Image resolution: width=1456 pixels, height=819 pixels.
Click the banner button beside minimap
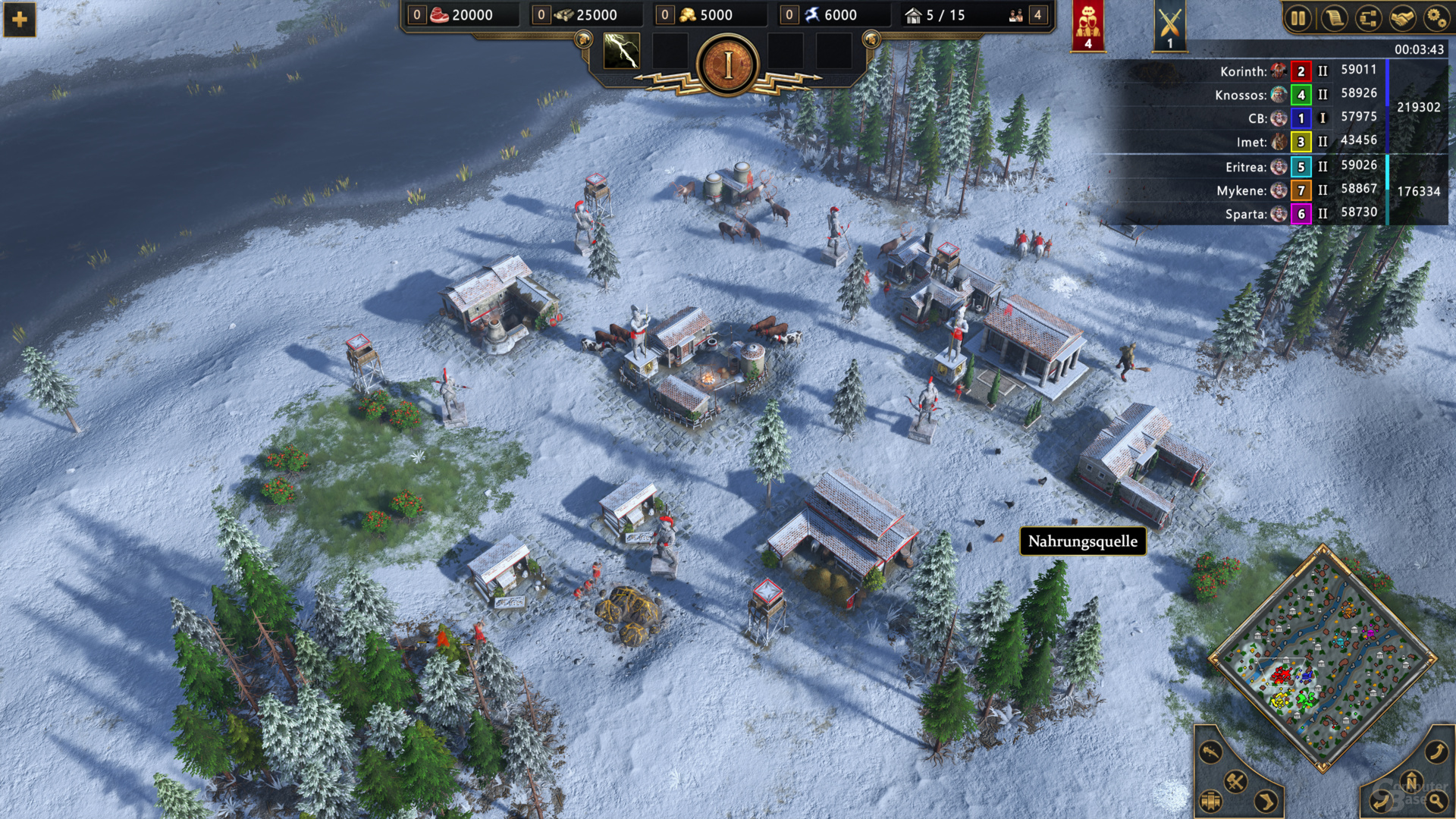pos(1211,801)
